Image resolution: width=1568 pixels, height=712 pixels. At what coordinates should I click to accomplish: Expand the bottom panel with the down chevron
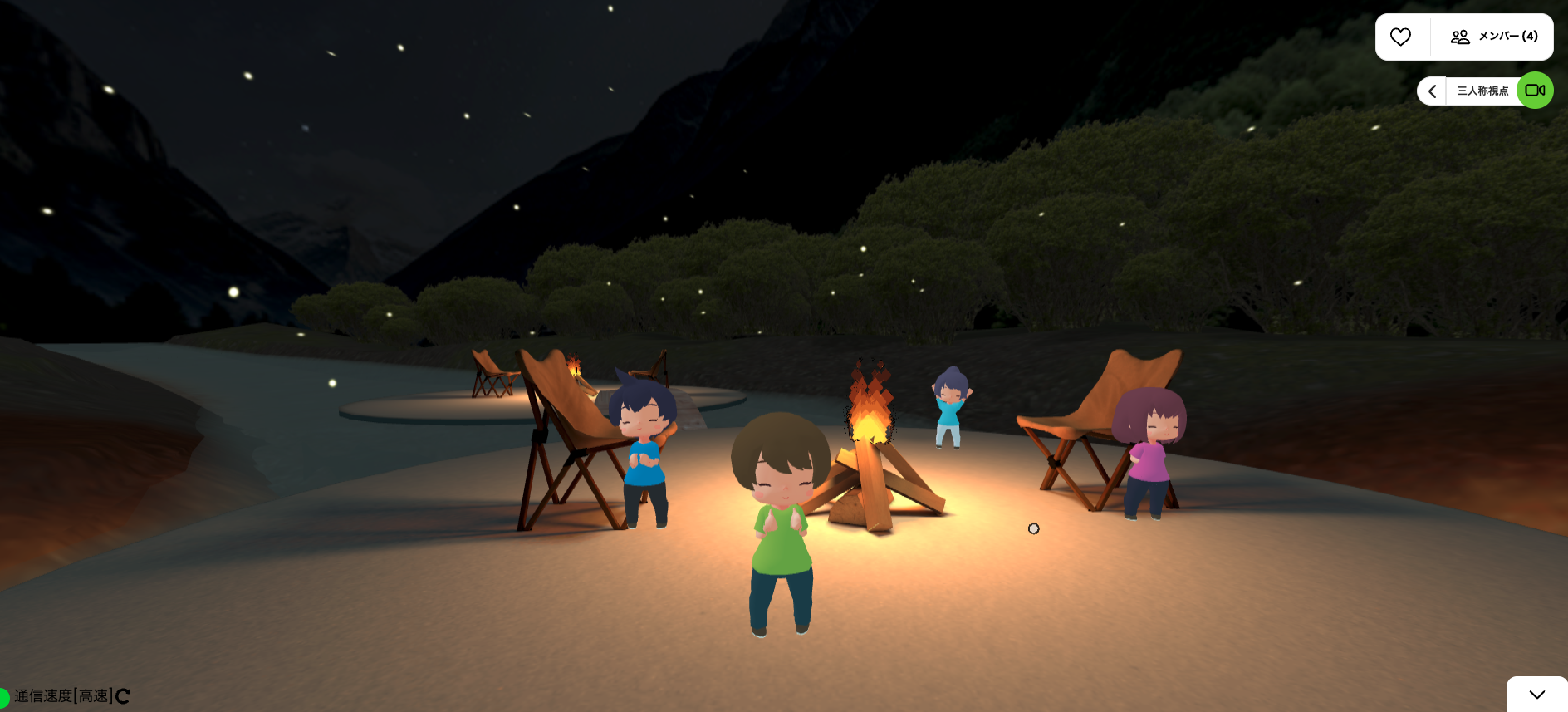1536,695
